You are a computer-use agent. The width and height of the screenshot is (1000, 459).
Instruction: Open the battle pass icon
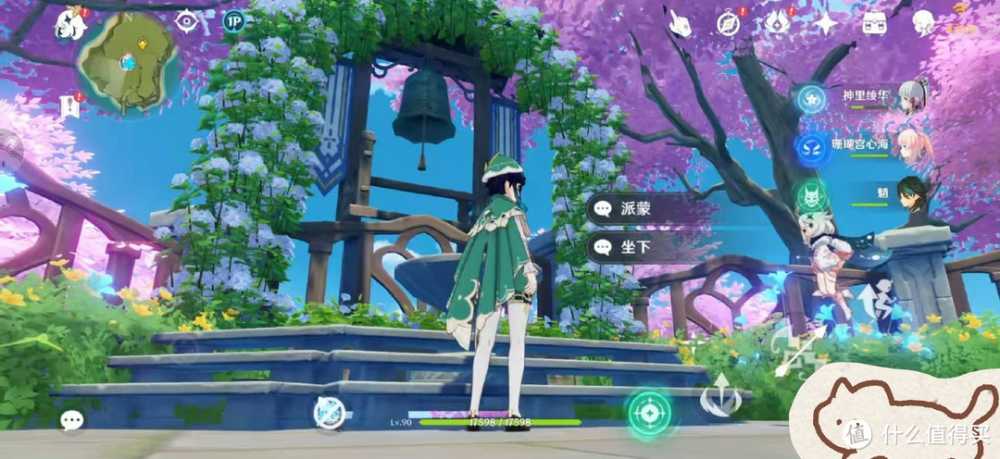[x=778, y=23]
